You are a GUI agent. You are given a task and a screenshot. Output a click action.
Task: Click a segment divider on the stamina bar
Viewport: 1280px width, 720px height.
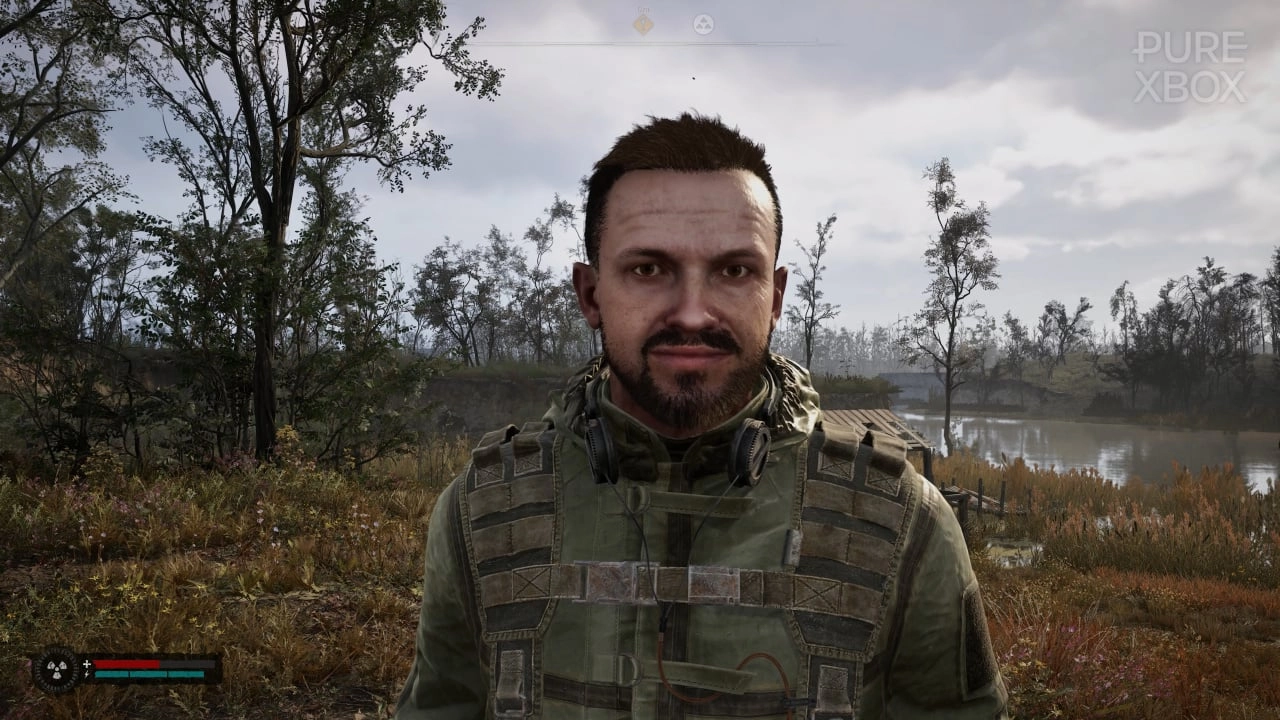[x=130, y=674]
